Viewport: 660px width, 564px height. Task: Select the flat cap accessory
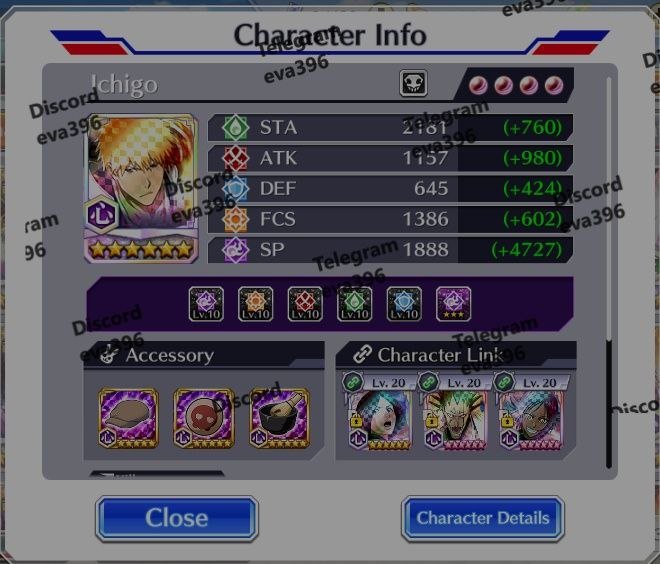point(129,417)
